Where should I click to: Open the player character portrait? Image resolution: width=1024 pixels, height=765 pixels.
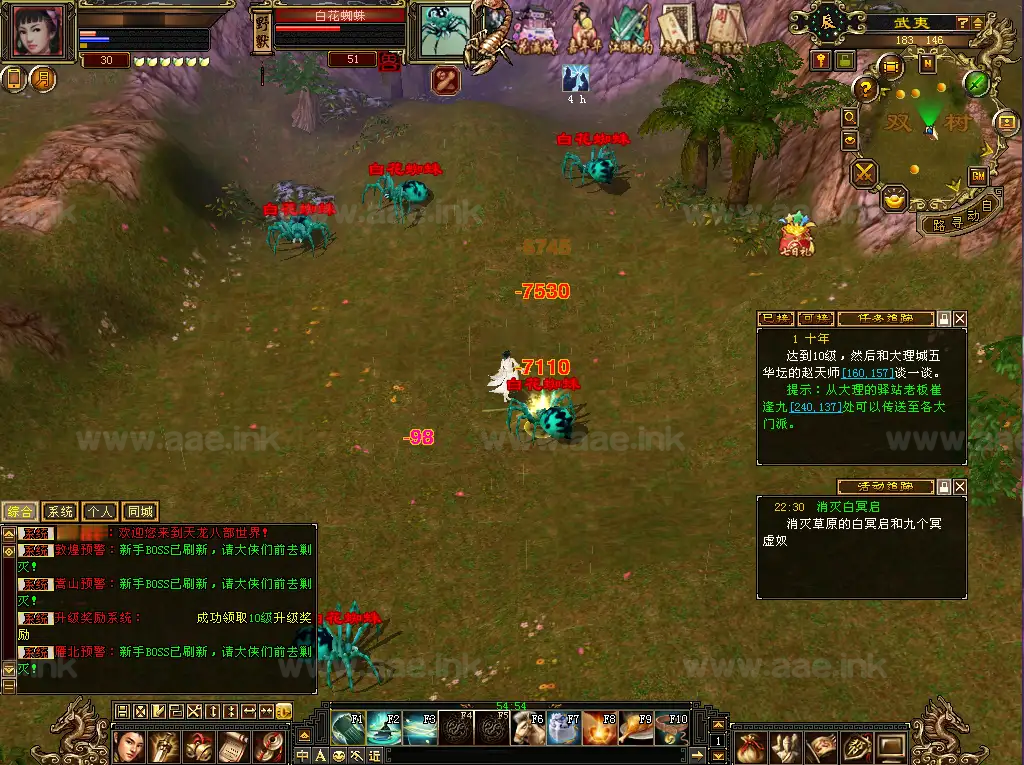coord(40,31)
